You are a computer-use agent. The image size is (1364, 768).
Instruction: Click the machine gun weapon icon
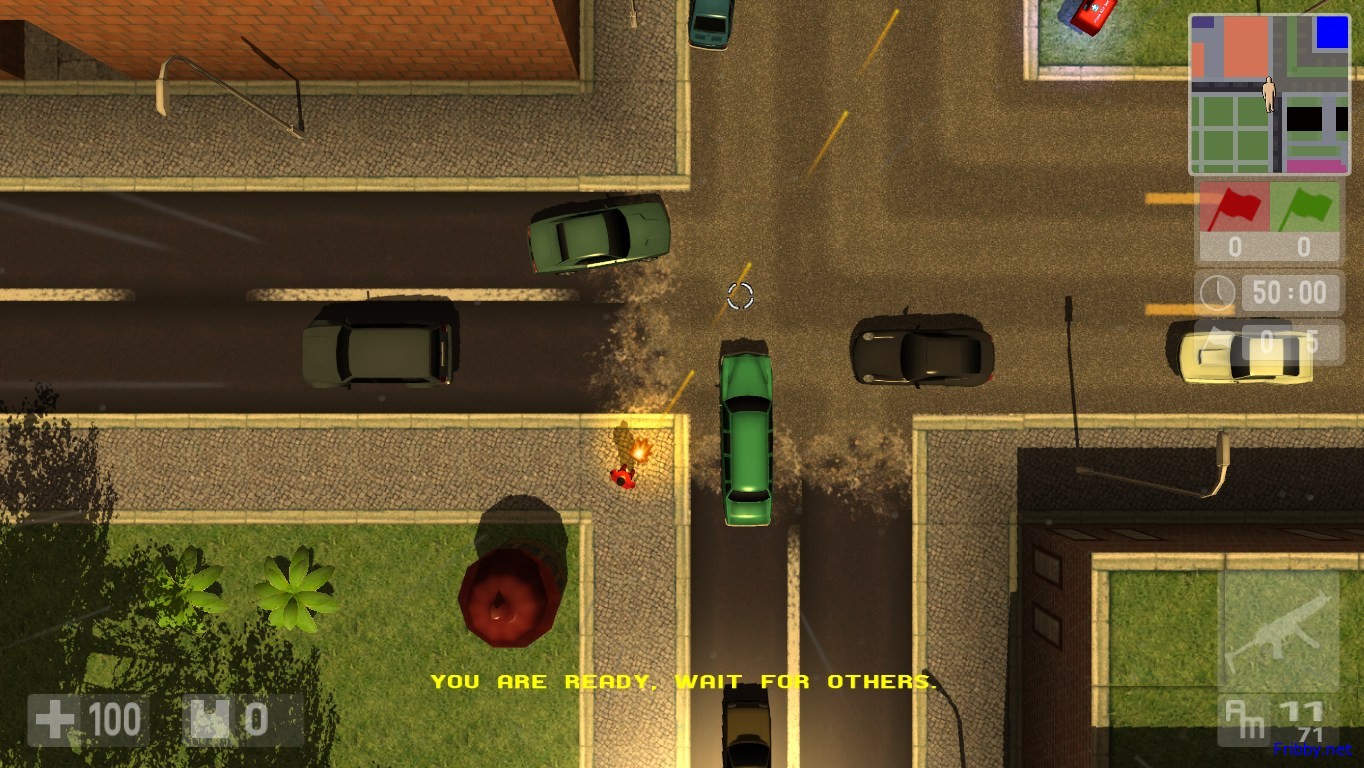(x=1278, y=631)
